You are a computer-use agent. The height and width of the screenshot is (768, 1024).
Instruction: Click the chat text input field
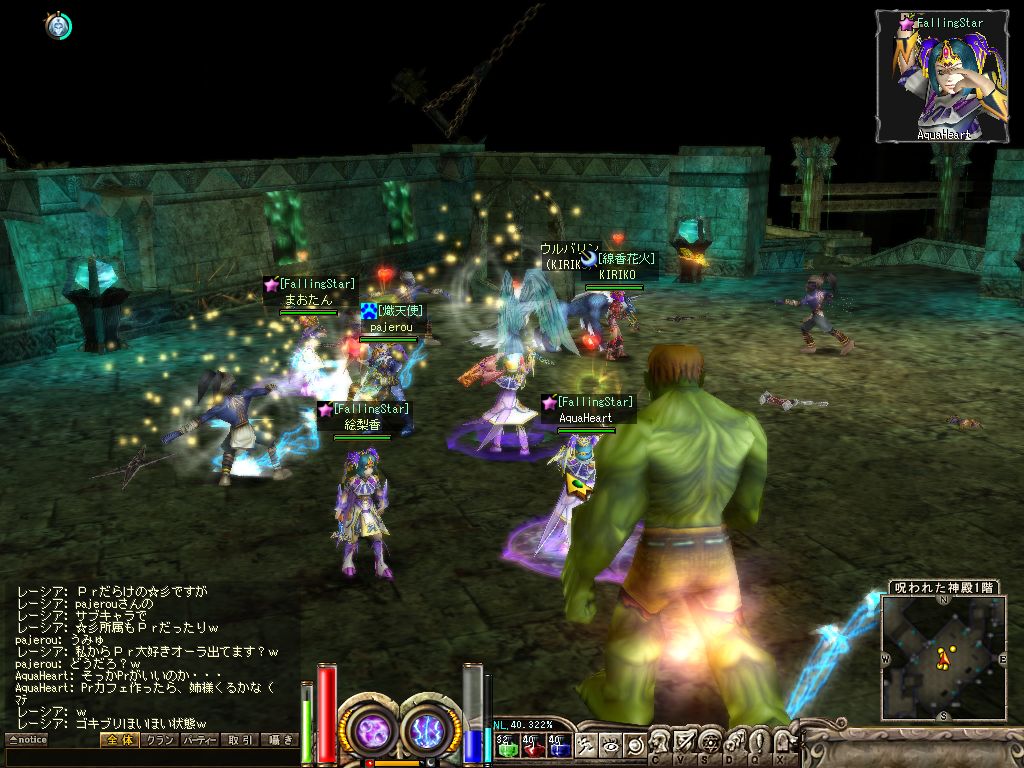[150, 756]
